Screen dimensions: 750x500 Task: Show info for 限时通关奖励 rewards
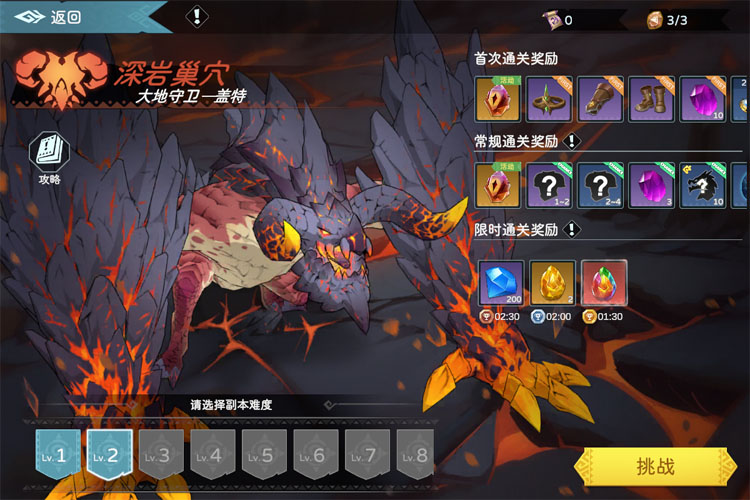pos(573,230)
